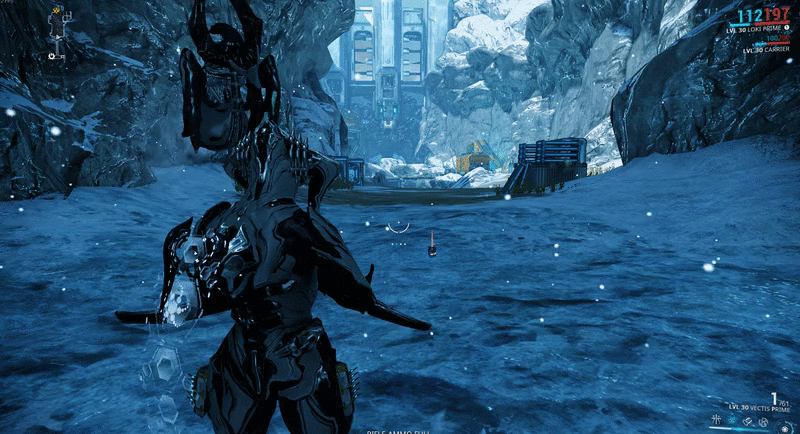Trigger the Radial Disarm ability icon
This screenshot has height=434, width=800.
[x=763, y=421]
